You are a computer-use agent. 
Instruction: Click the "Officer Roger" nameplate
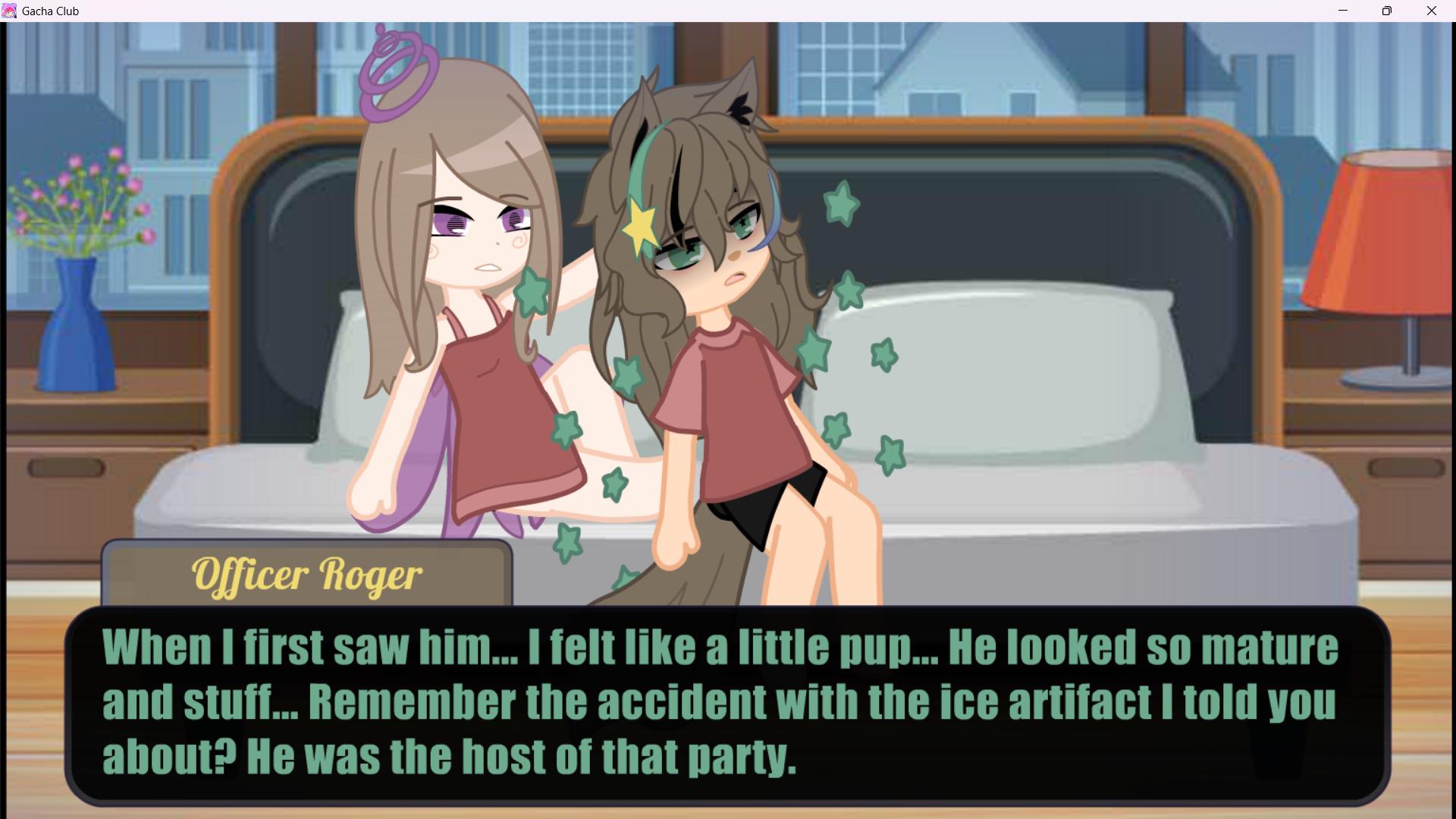click(x=306, y=575)
